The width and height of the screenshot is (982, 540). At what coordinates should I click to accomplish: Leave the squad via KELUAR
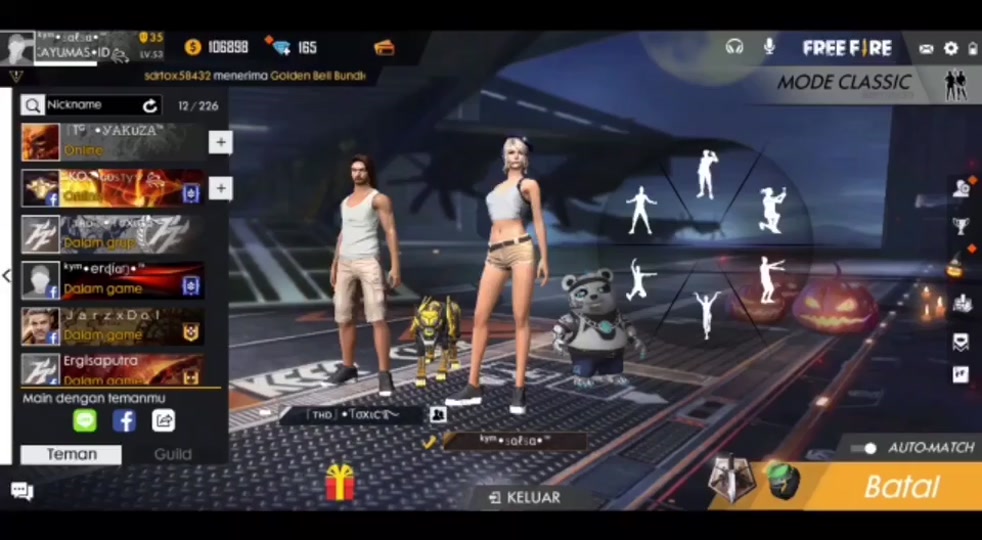[524, 497]
